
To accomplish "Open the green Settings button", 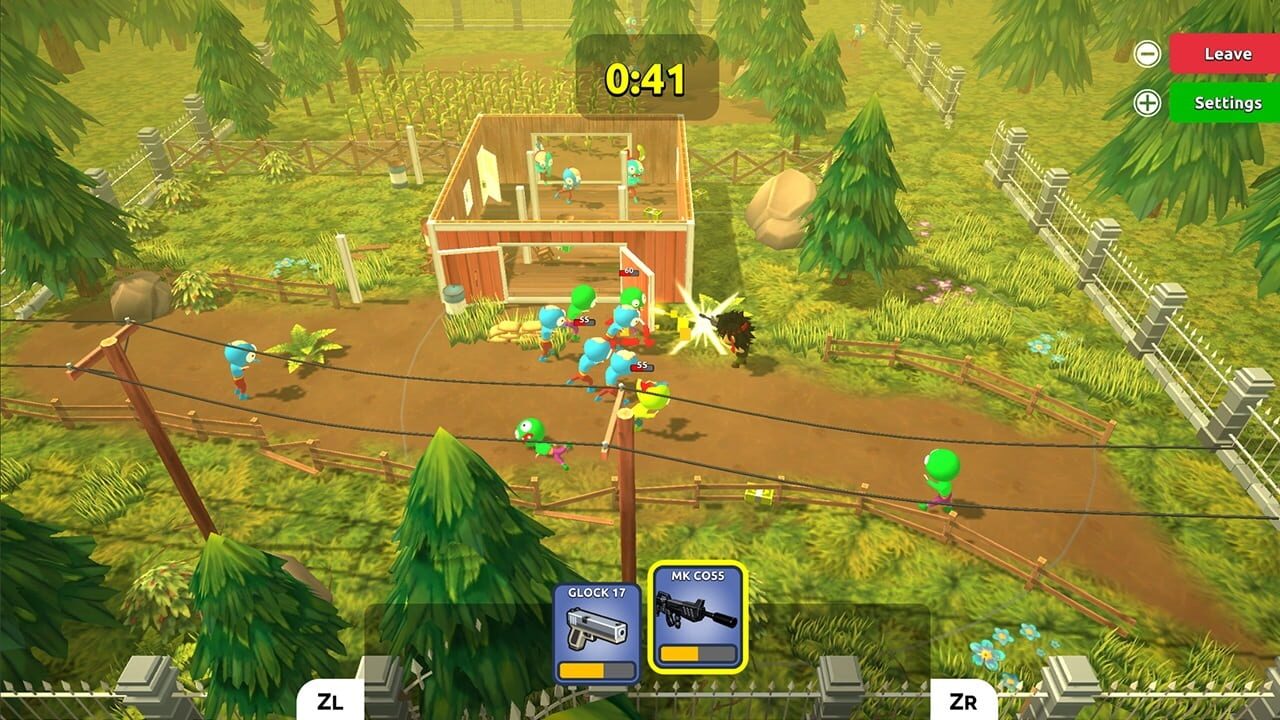I will [1227, 101].
